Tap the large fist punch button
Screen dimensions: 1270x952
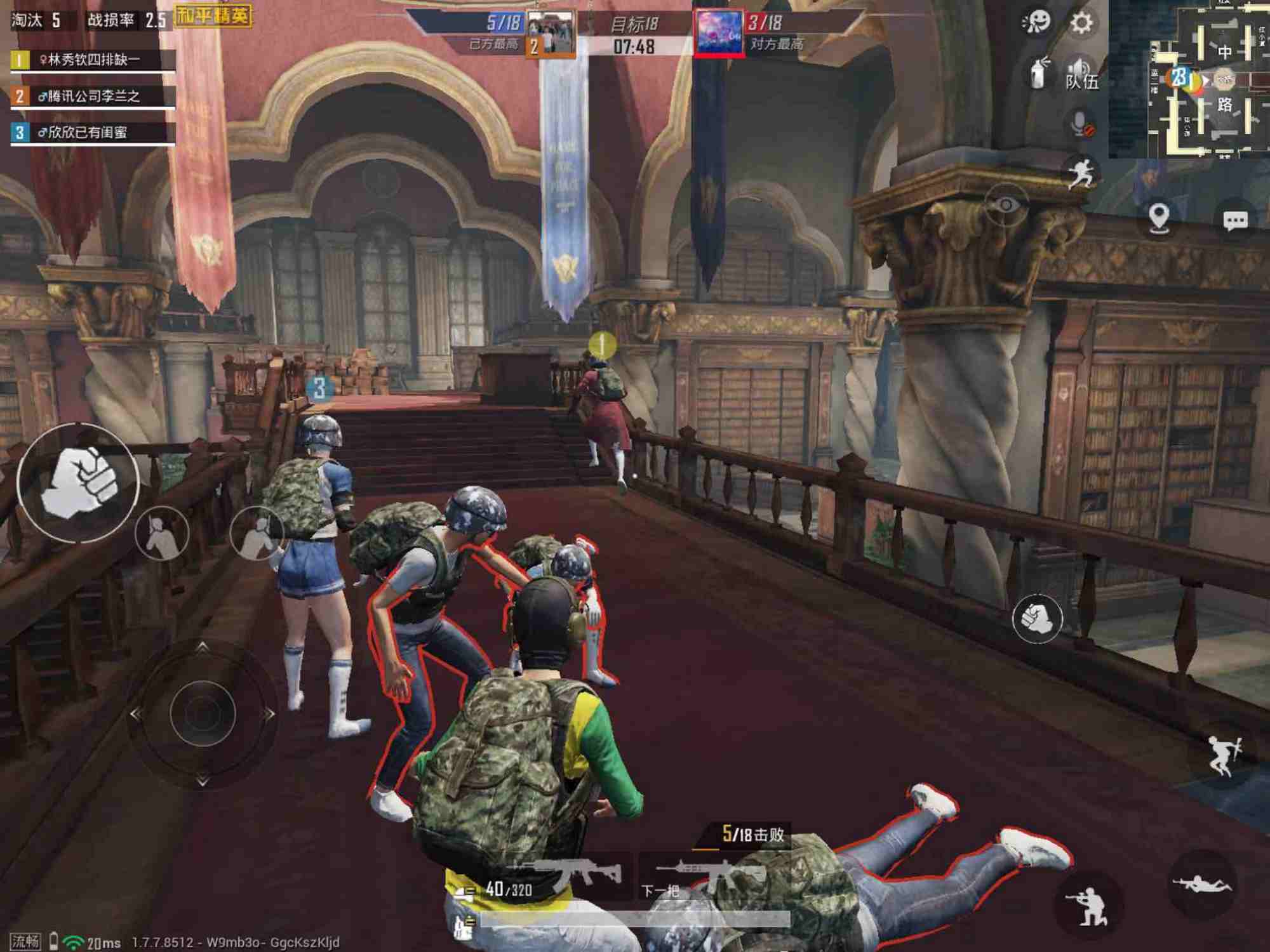(78, 483)
